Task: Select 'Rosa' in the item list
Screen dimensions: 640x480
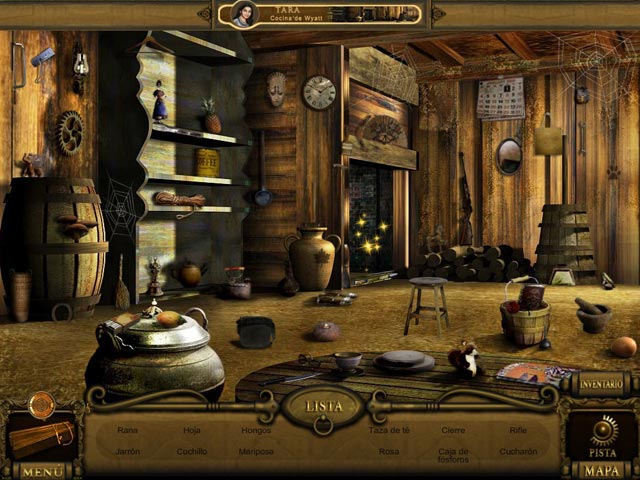Action: 389,451
